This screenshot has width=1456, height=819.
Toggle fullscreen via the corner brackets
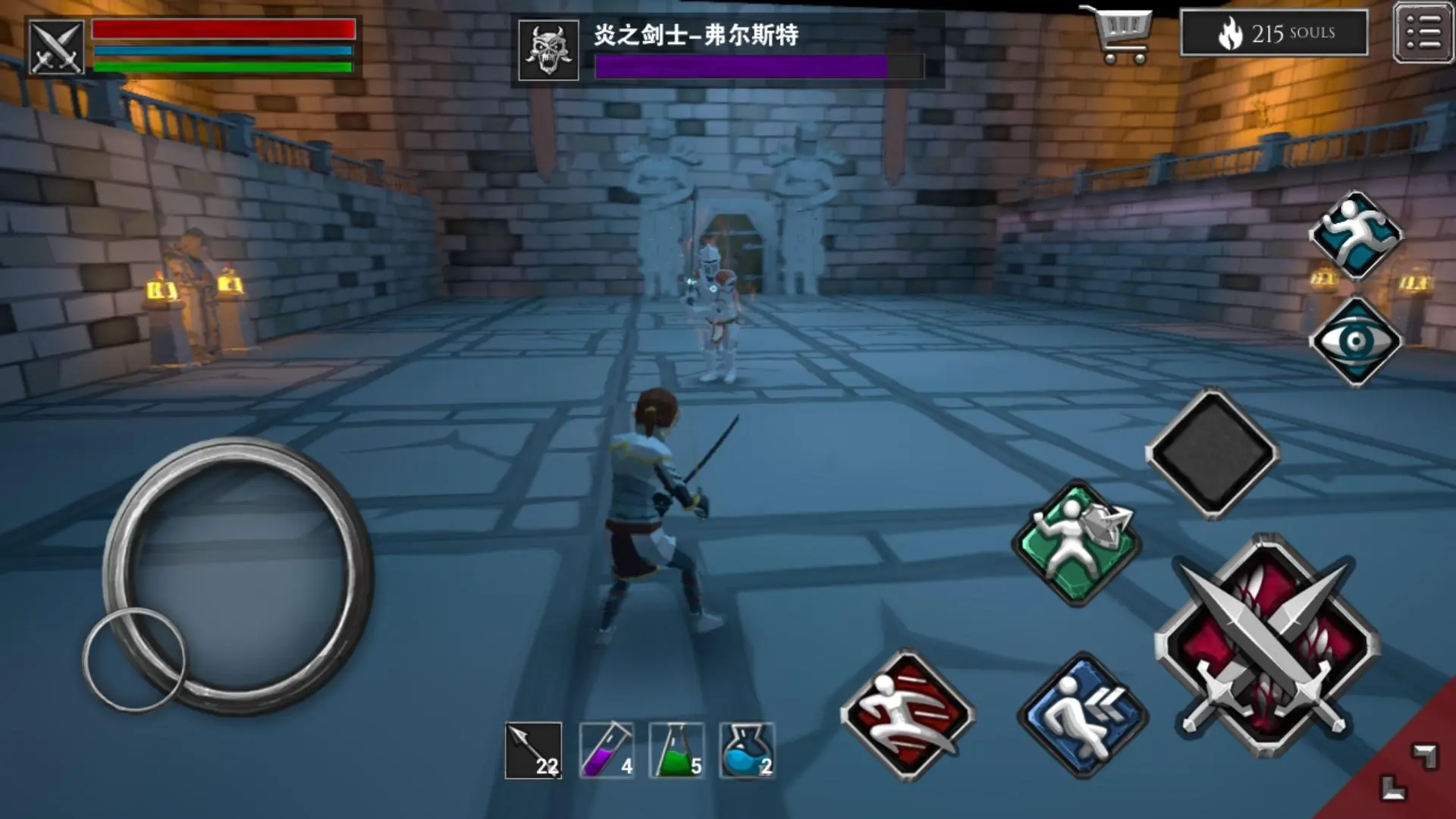pyautogui.click(x=1407, y=772)
